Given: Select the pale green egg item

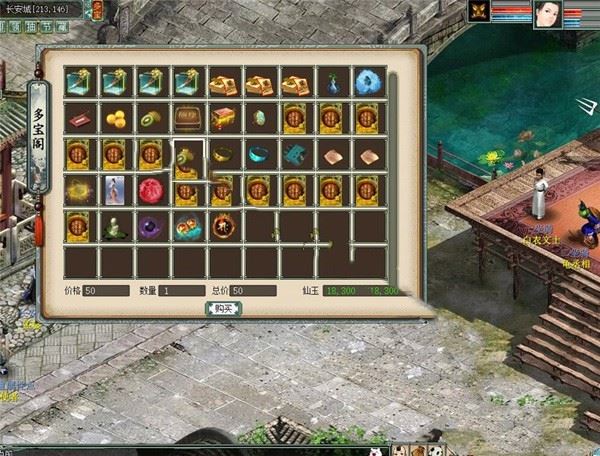Looking at the screenshot, I should [258, 118].
